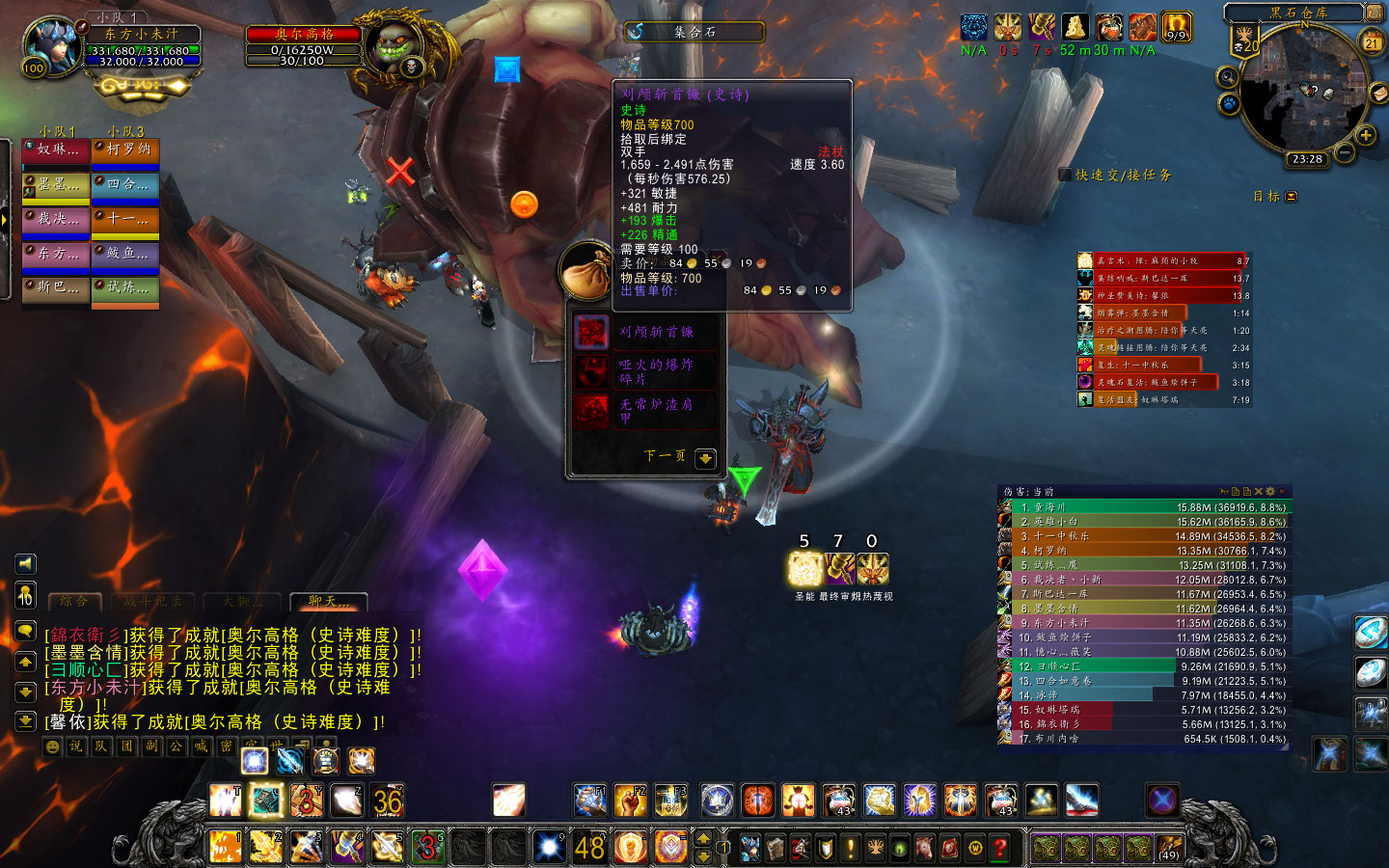
Task: Go to the next loot page (下一页)
Action: click(705, 458)
